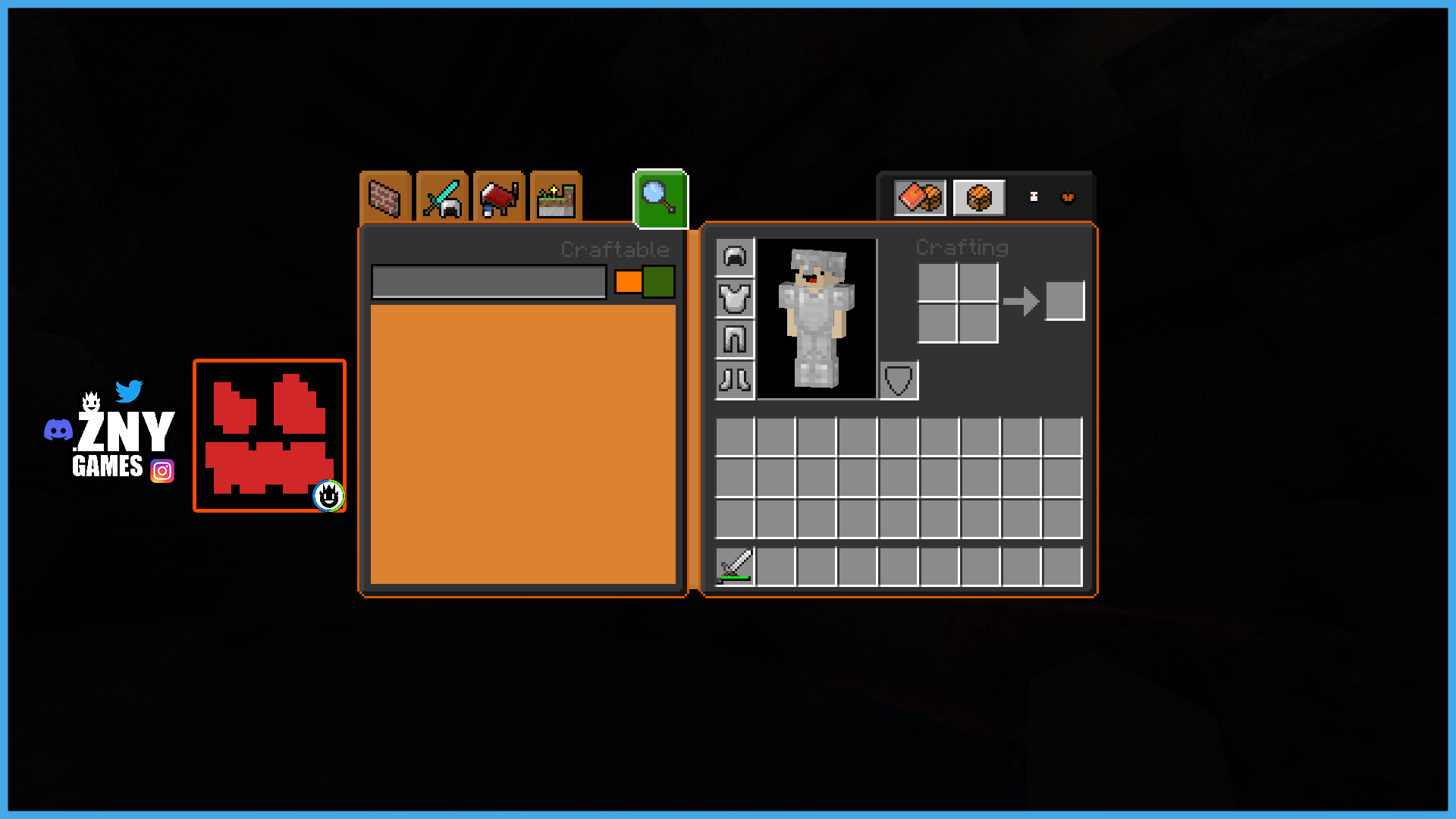1456x819 pixels.
Task: Toggle the Craftable filter switch
Action: pyautogui.click(x=643, y=281)
